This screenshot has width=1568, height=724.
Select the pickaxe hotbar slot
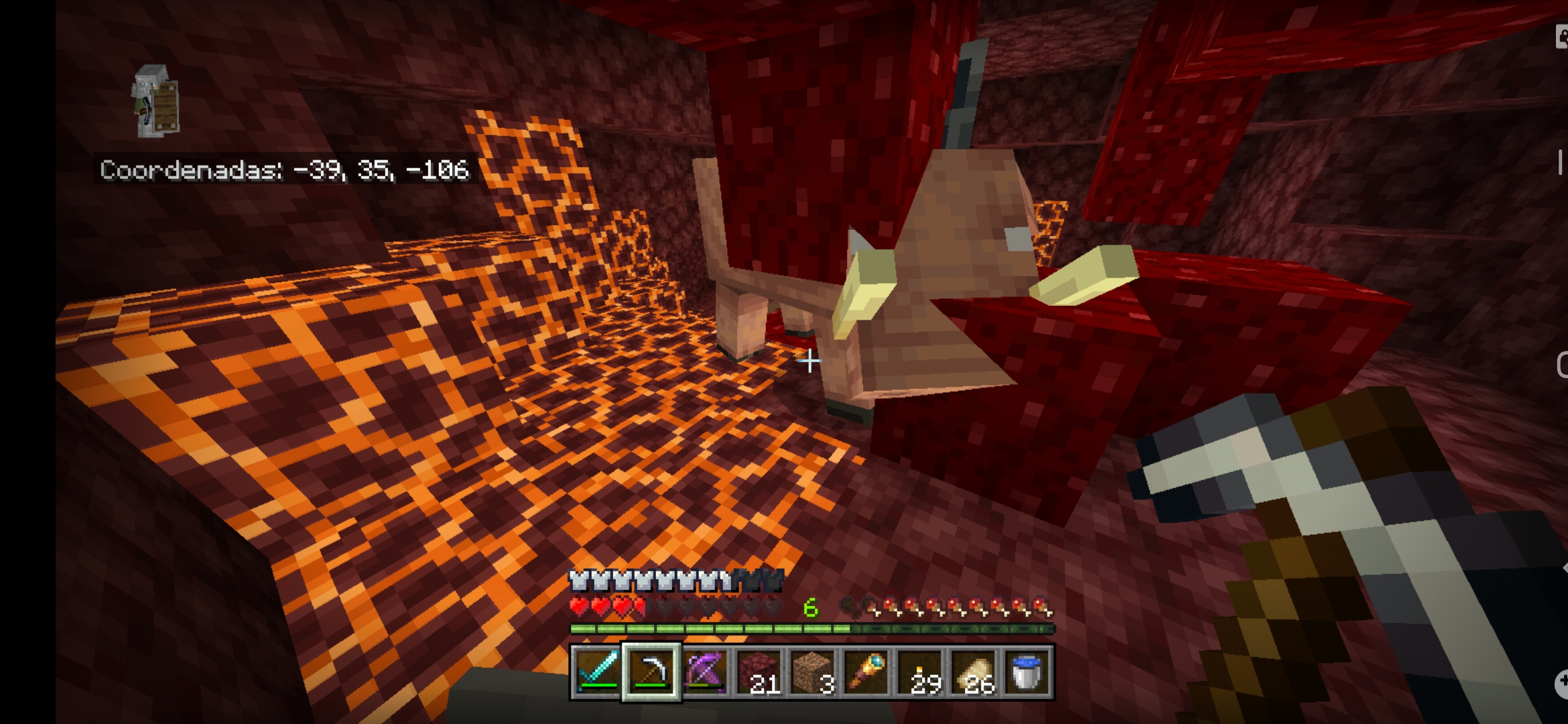click(651, 672)
